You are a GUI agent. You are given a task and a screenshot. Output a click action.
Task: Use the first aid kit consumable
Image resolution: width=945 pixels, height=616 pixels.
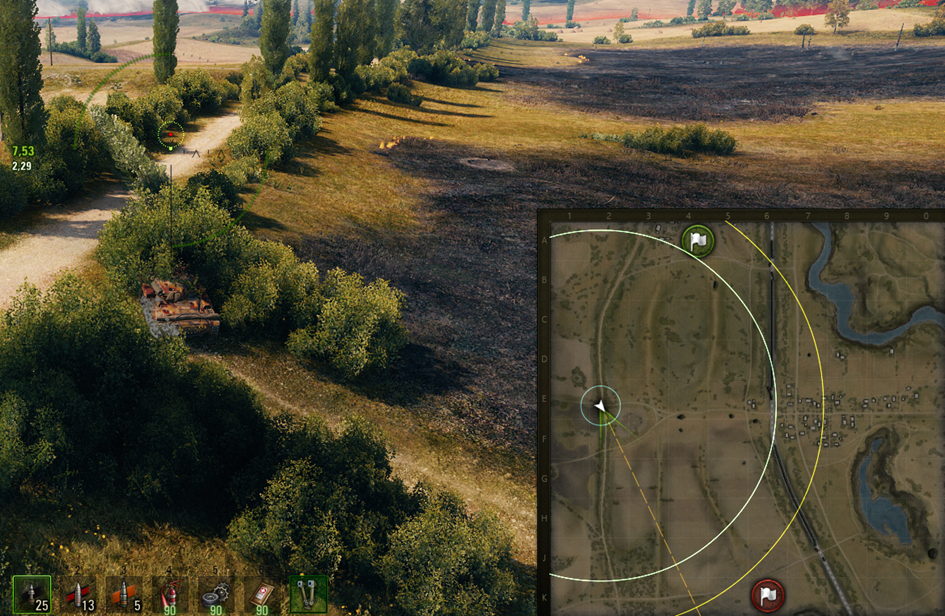pos(261,593)
